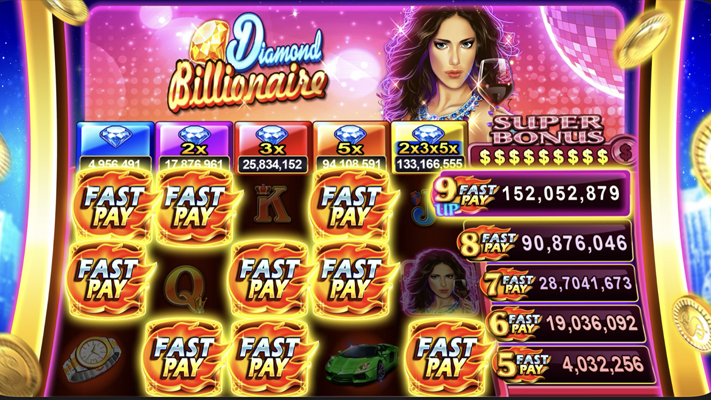Select the 3x red diamond multiplier tile
This screenshot has height=400, width=711.
pyautogui.click(x=270, y=145)
